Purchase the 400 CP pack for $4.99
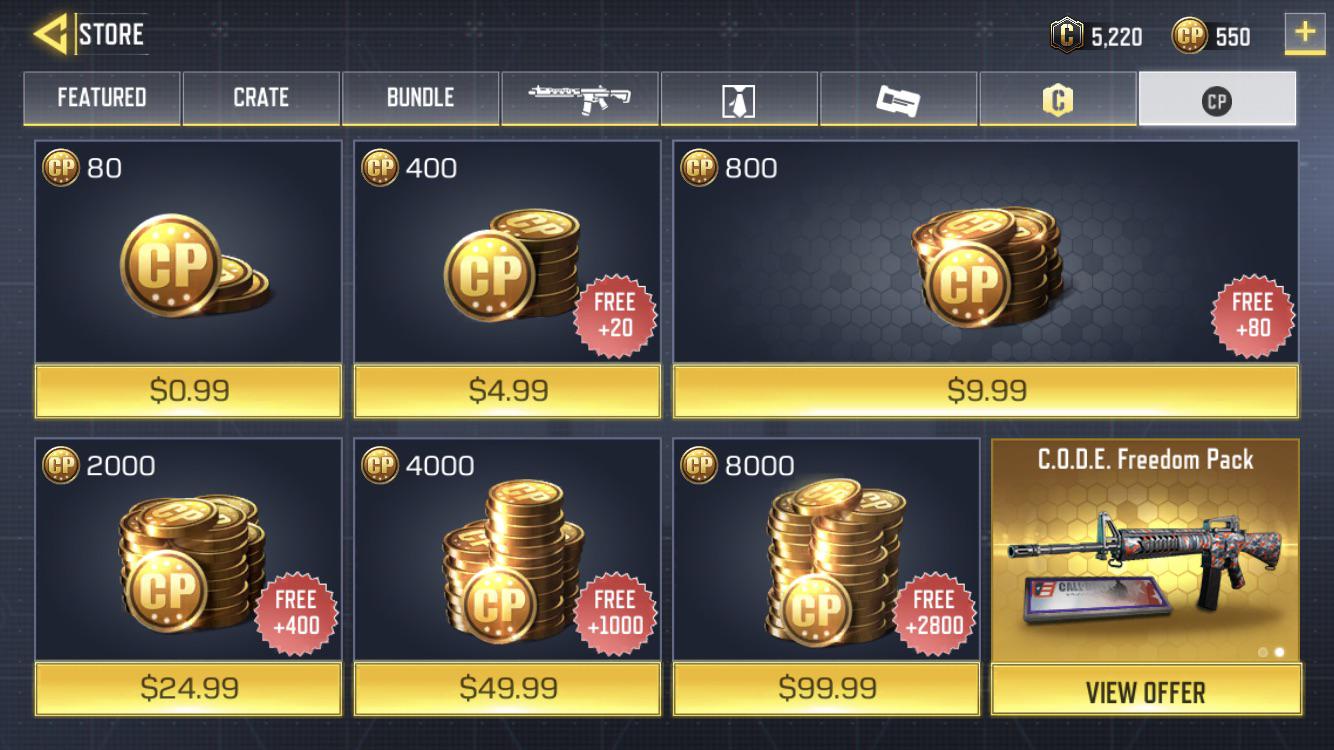Viewport: 1334px width, 750px height. (x=506, y=392)
